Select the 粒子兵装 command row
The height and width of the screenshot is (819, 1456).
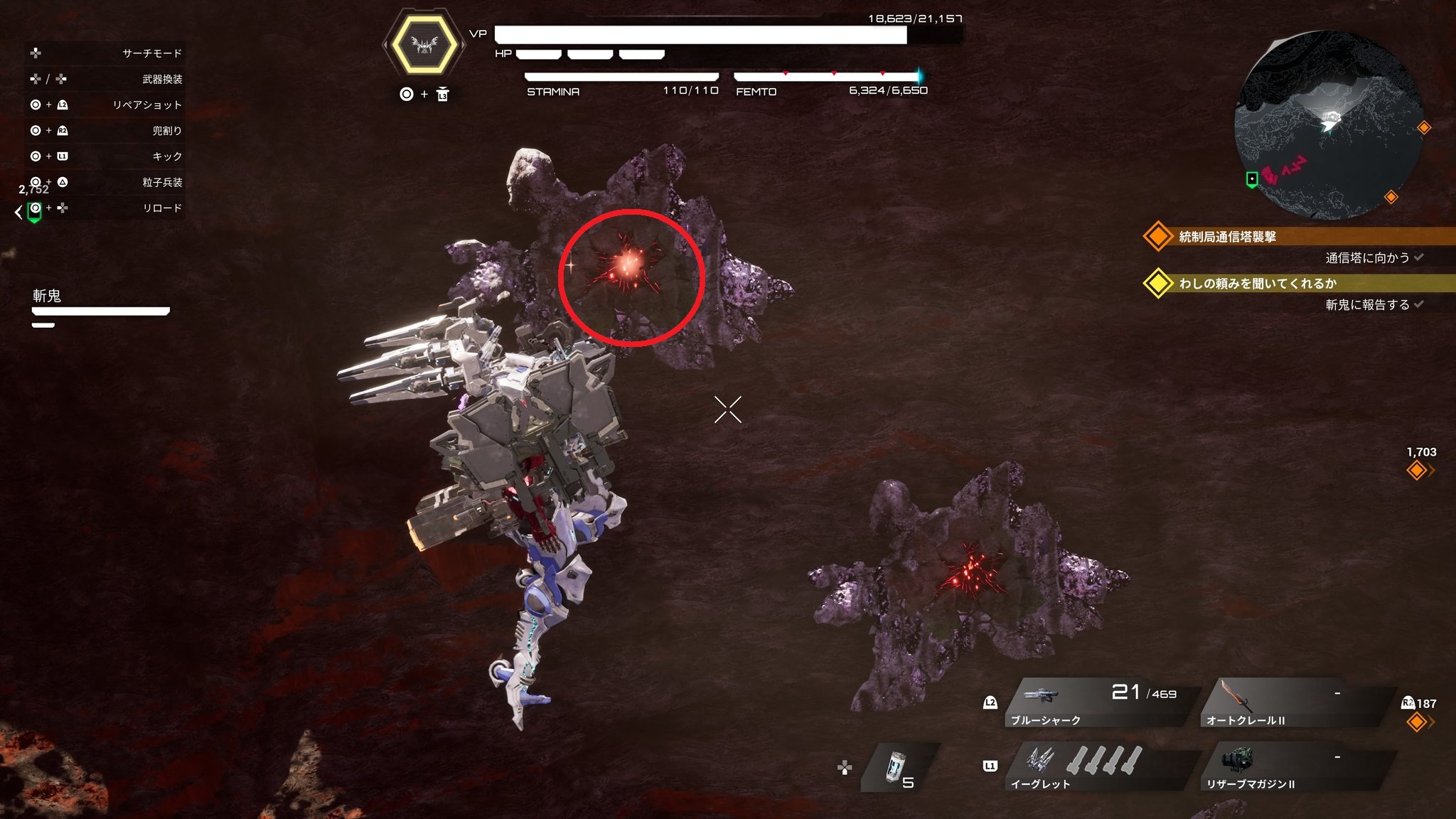[105, 182]
